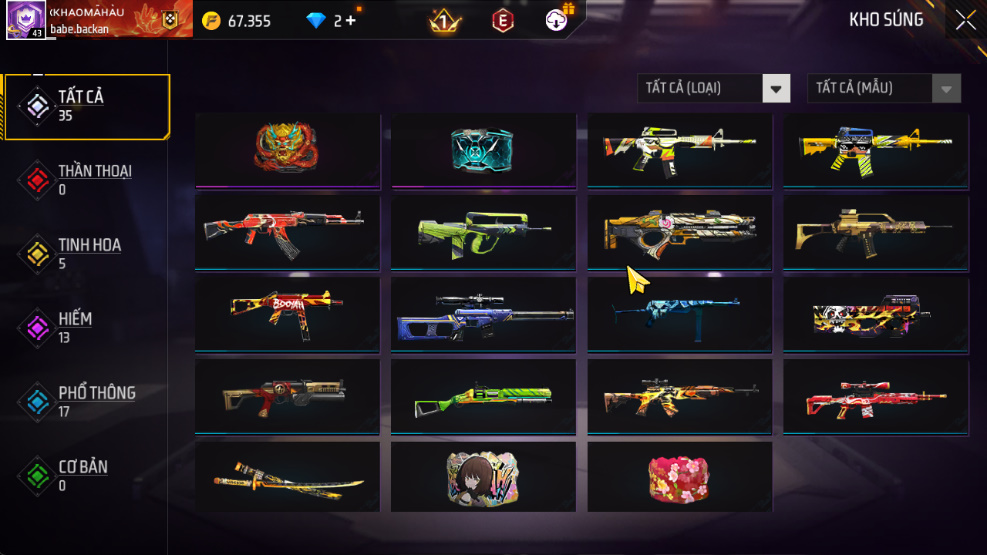Open the player profile avatar
987x555 pixels.
(25, 19)
